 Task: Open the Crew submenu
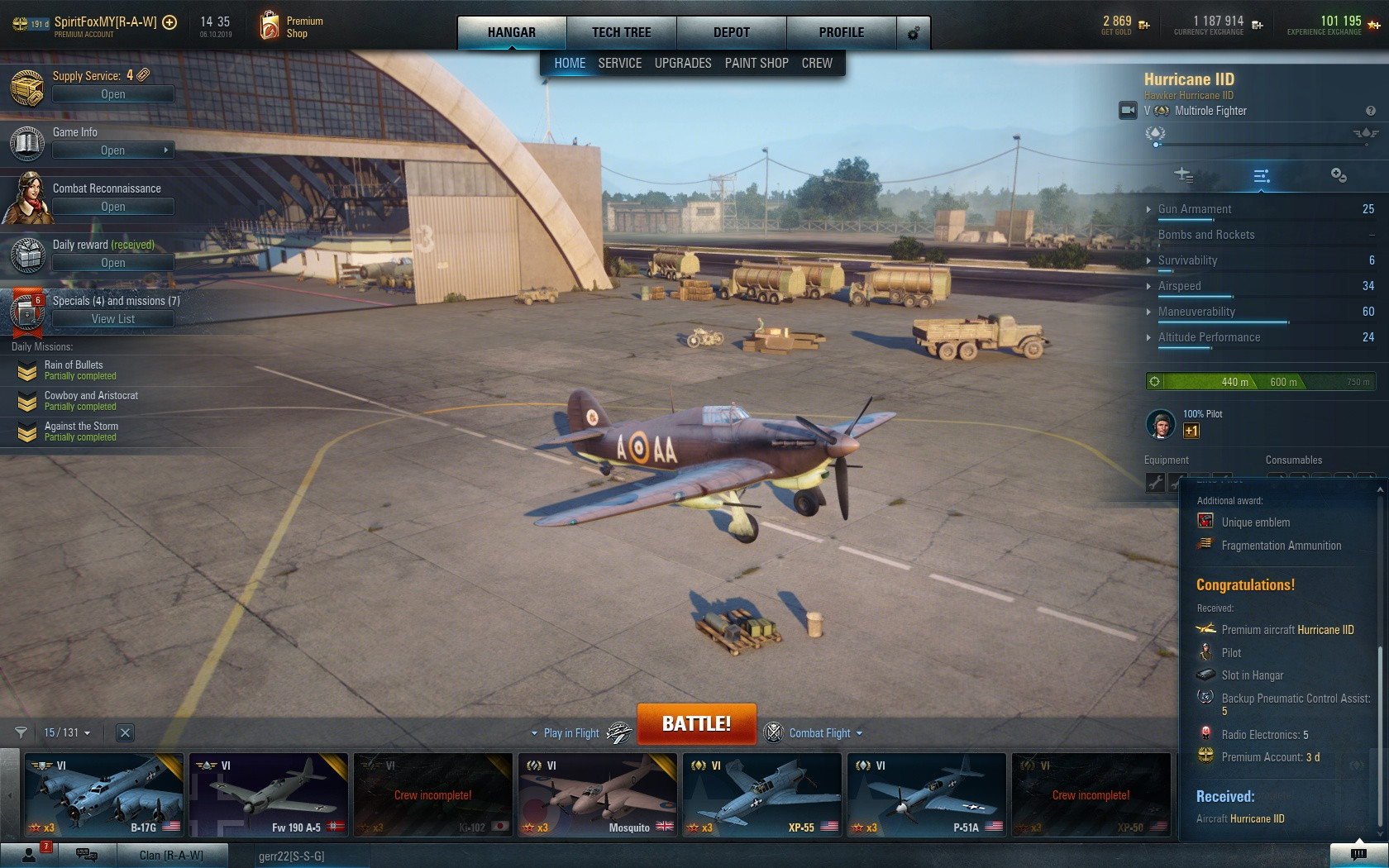point(816,63)
